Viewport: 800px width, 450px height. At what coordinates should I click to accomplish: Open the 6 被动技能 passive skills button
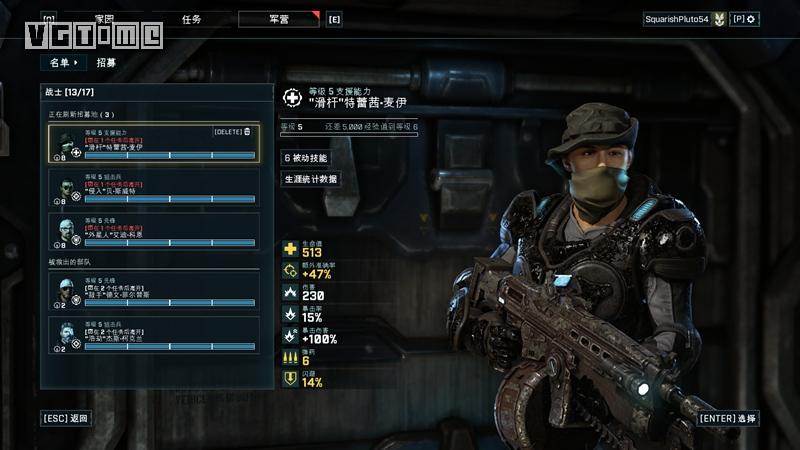(x=305, y=158)
